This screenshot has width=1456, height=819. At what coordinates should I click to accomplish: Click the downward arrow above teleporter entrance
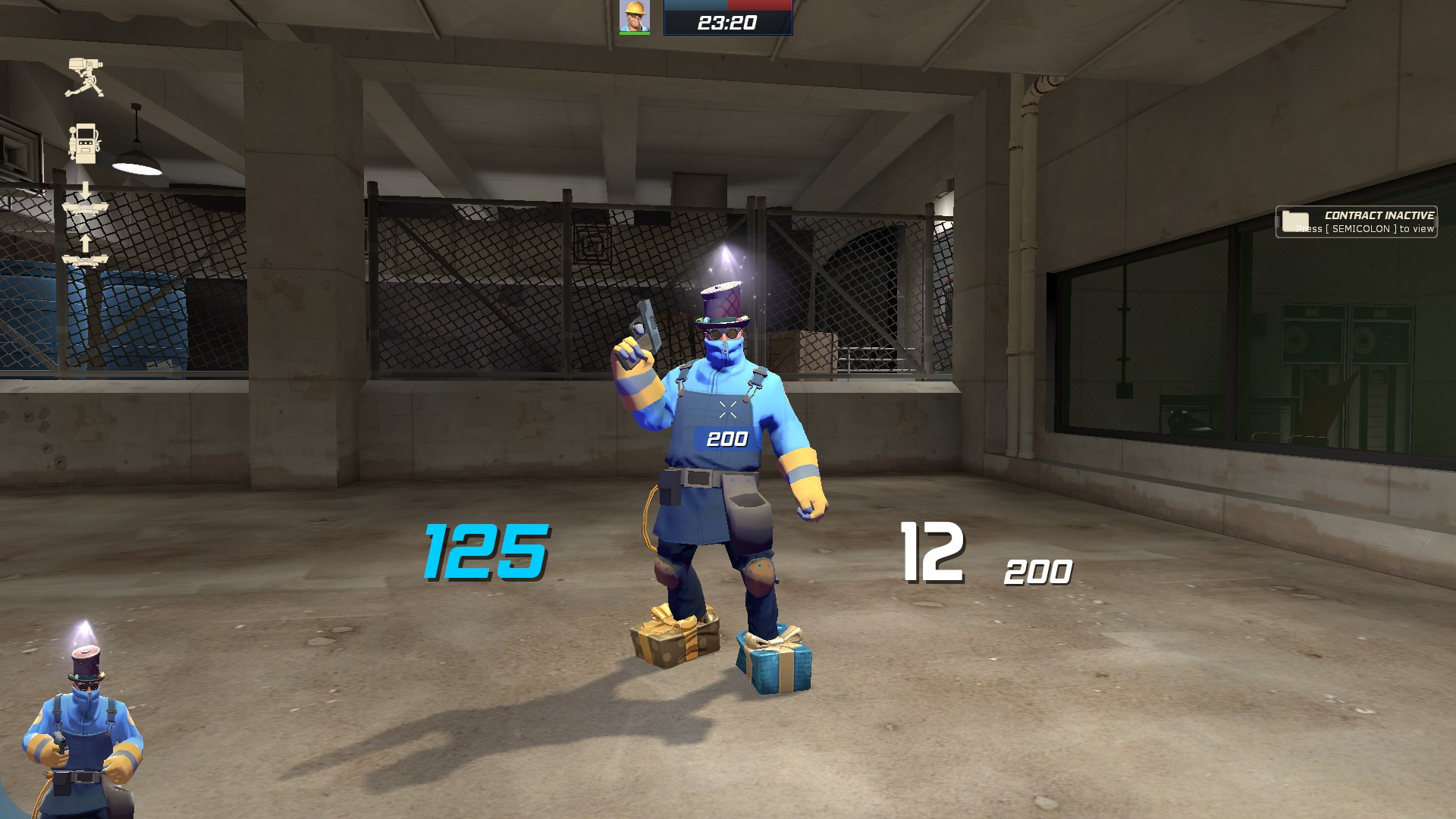tap(86, 189)
